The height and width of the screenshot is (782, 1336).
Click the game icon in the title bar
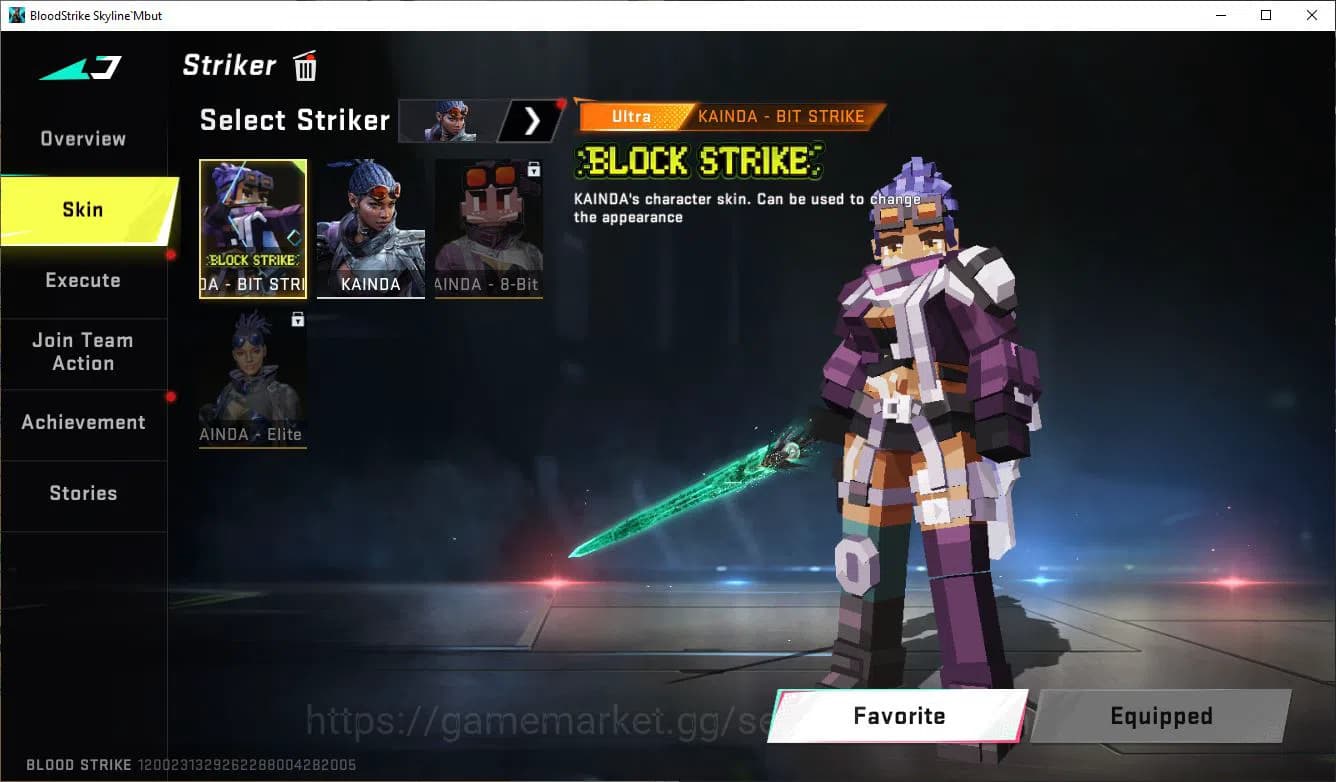(x=16, y=15)
